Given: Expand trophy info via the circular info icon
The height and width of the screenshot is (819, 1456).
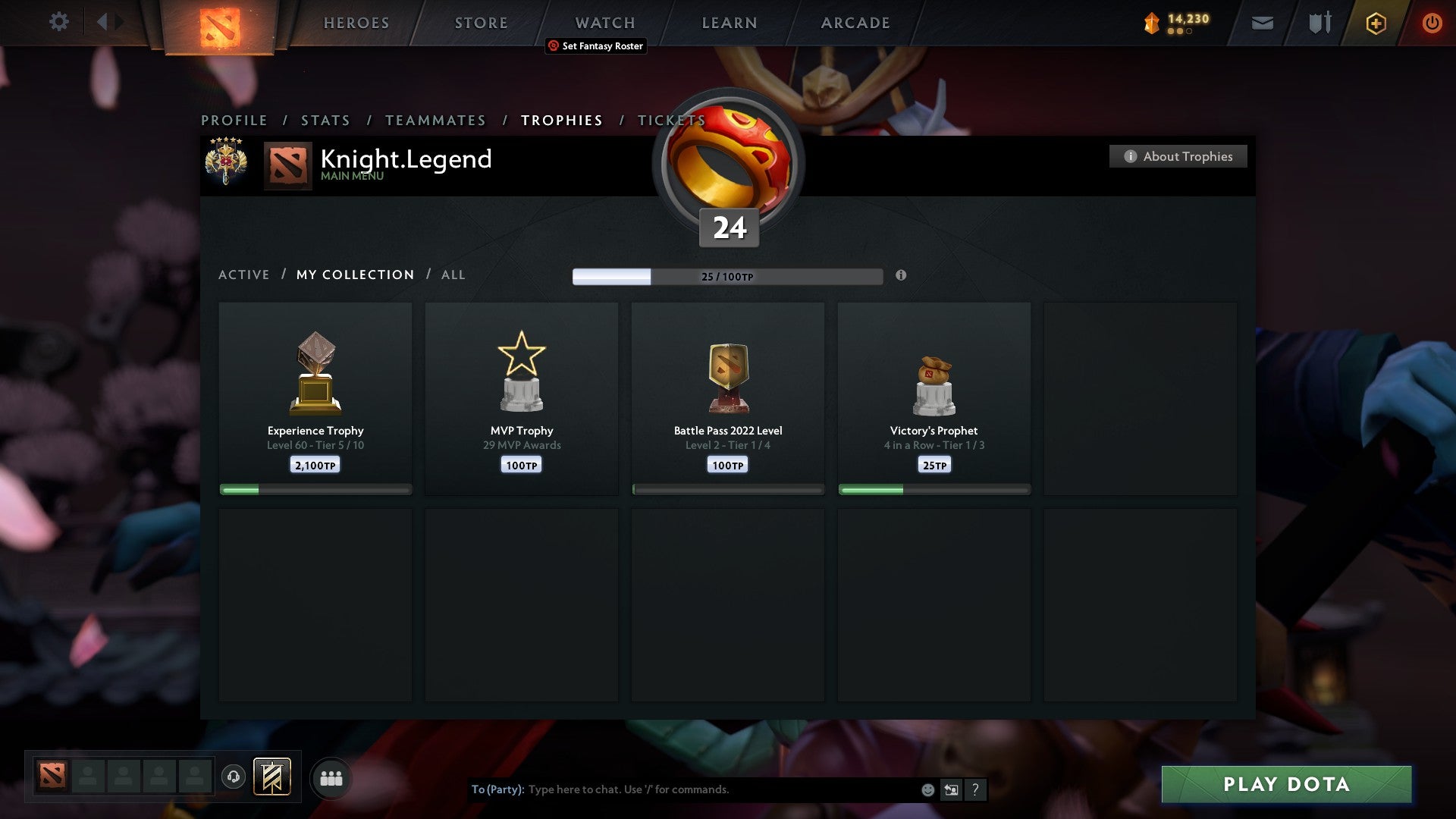Looking at the screenshot, I should tap(901, 277).
